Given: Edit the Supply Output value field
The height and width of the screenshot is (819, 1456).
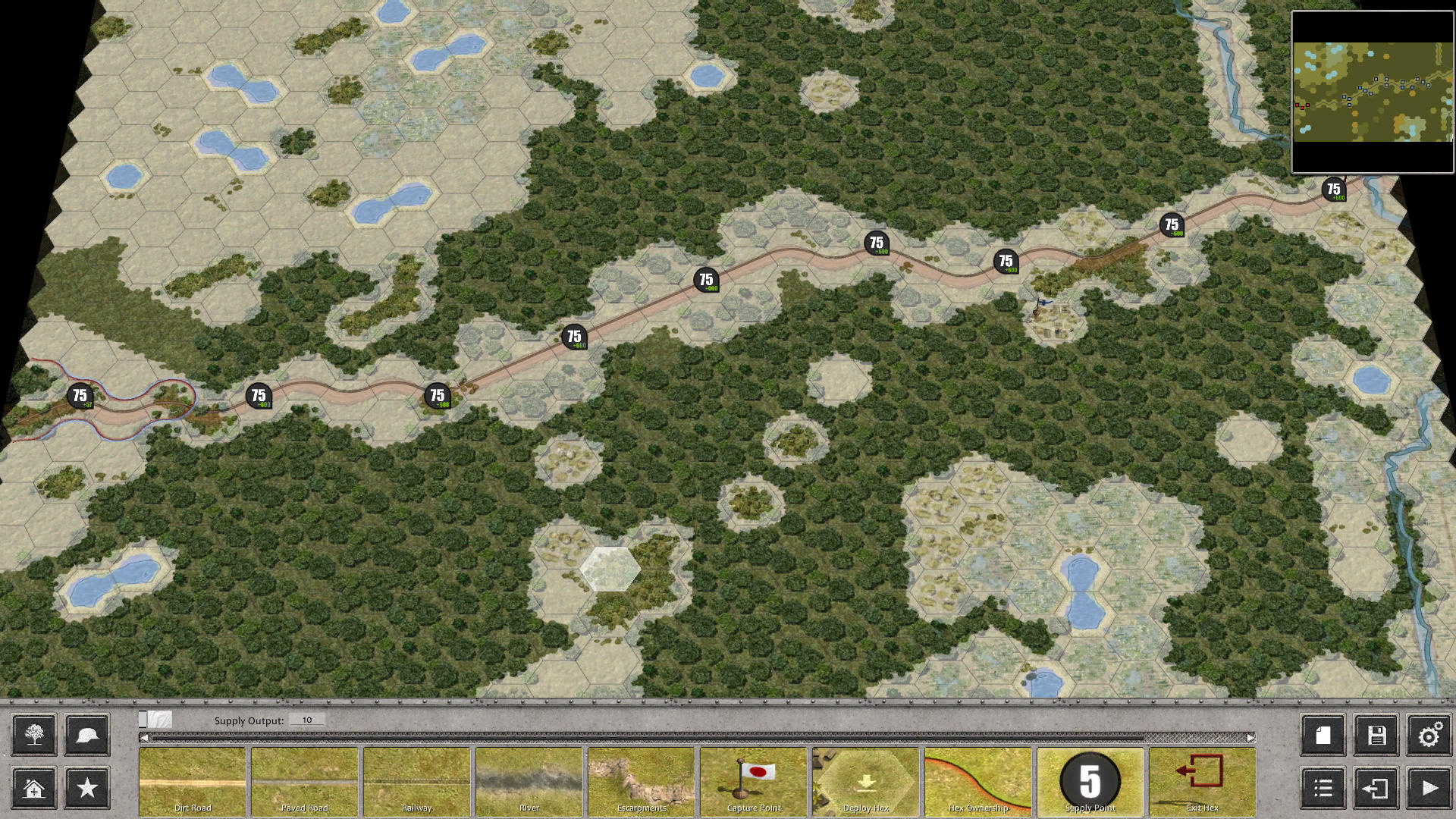Looking at the screenshot, I should pyautogui.click(x=306, y=719).
